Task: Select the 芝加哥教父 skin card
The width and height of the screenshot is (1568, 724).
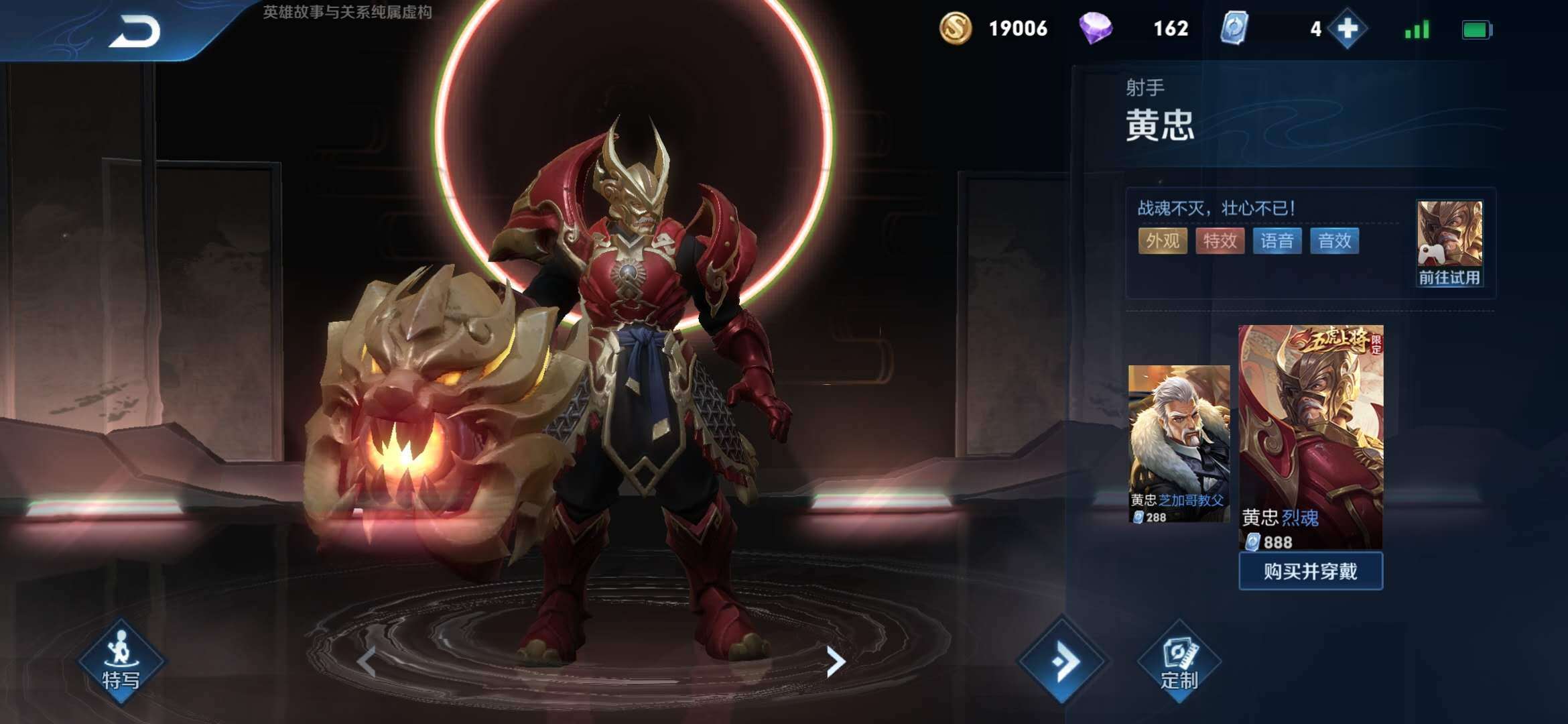Action: tap(1179, 443)
